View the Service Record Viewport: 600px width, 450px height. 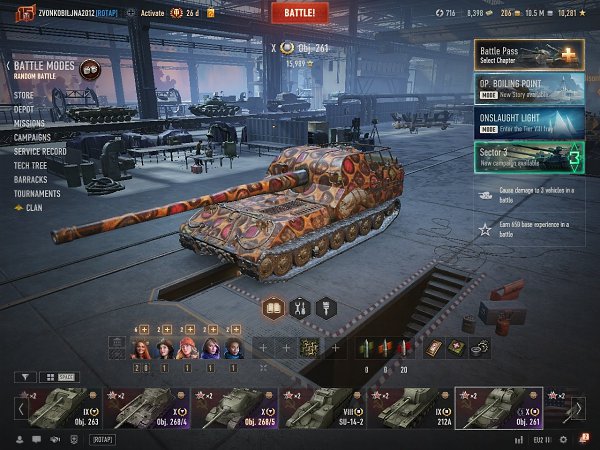[x=41, y=151]
